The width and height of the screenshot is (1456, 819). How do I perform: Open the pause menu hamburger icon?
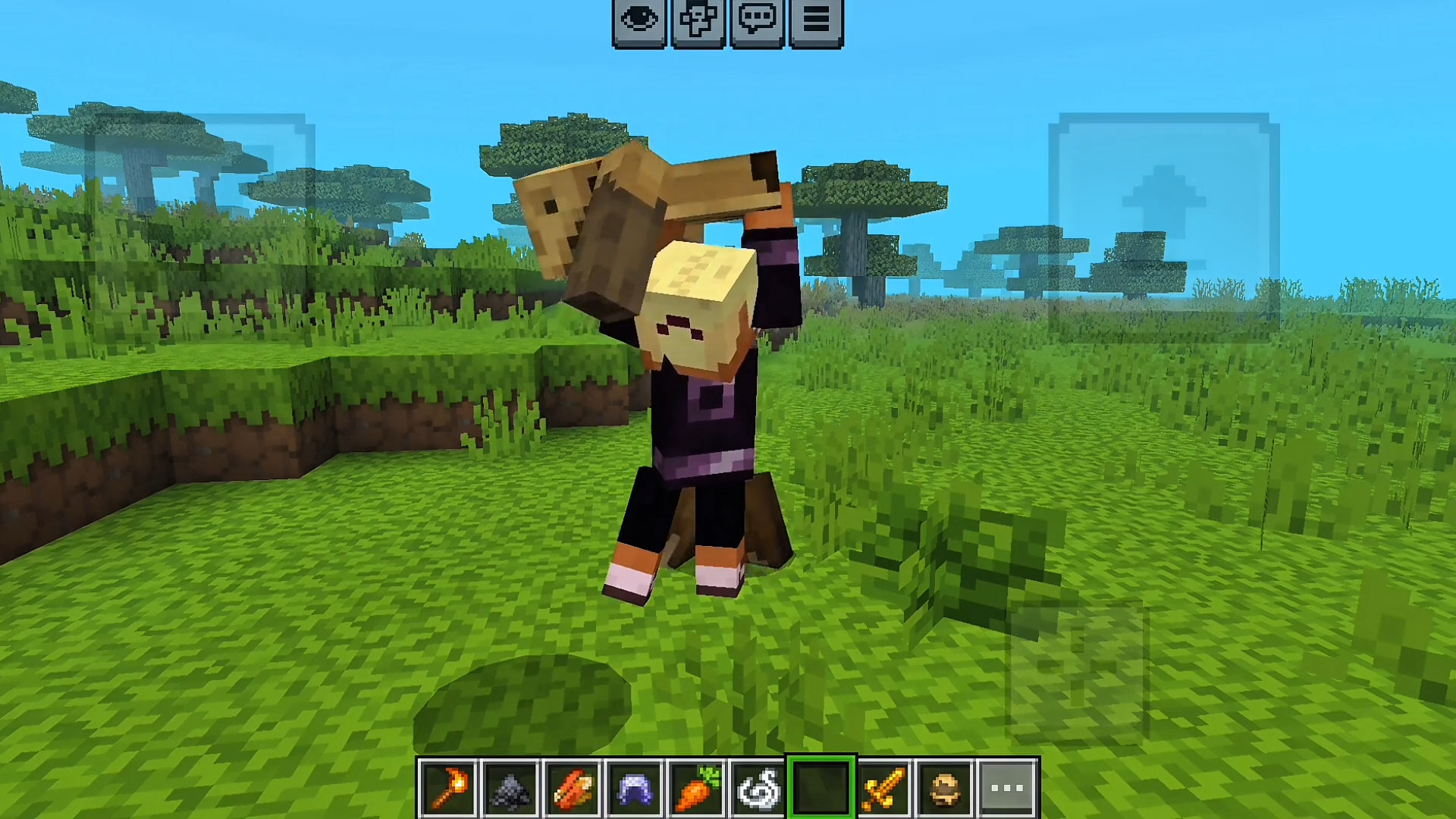[x=817, y=20]
